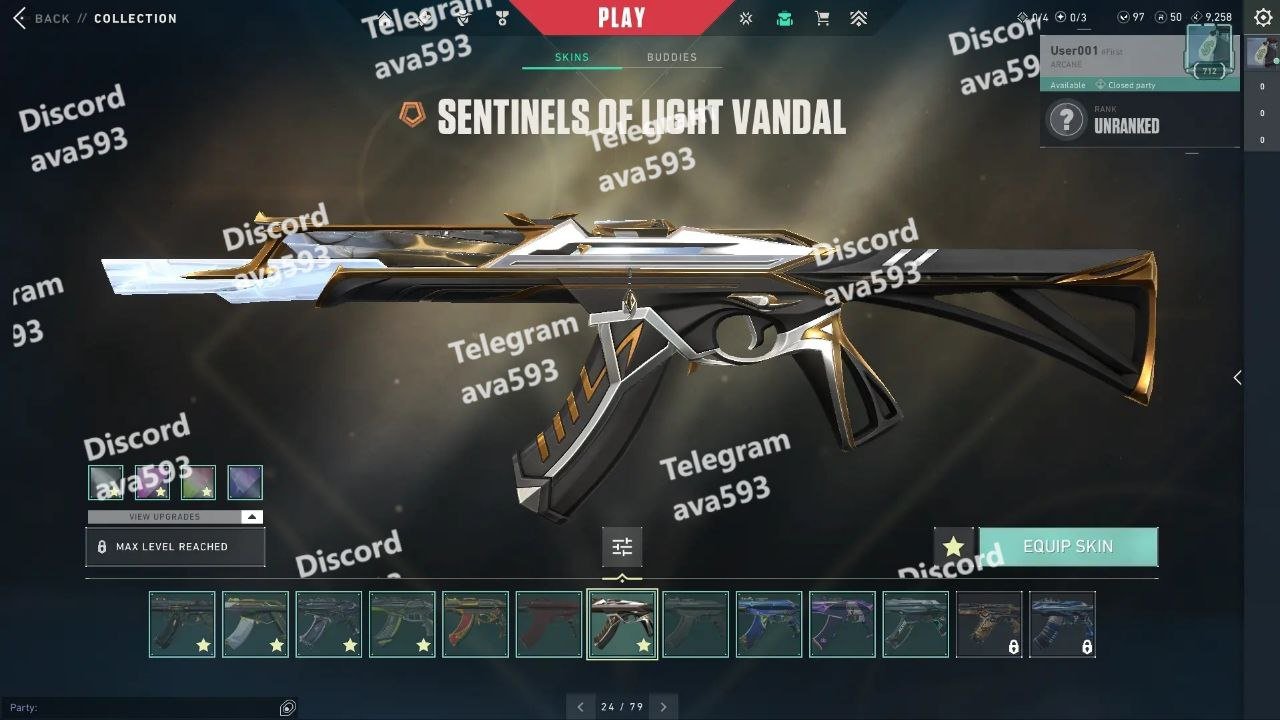Choose the purple-pink variant swatch
1280x720 pixels.
coord(152,482)
